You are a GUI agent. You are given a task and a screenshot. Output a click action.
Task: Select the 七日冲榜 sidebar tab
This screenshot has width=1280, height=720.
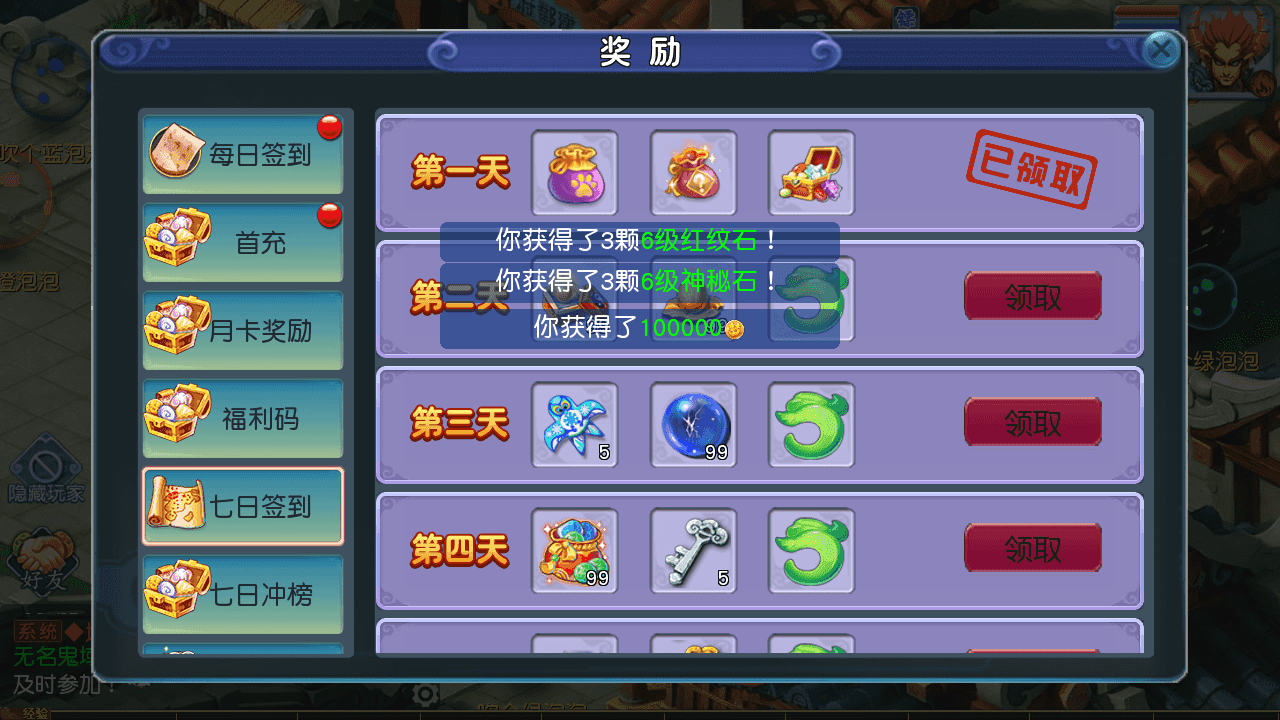coord(243,594)
